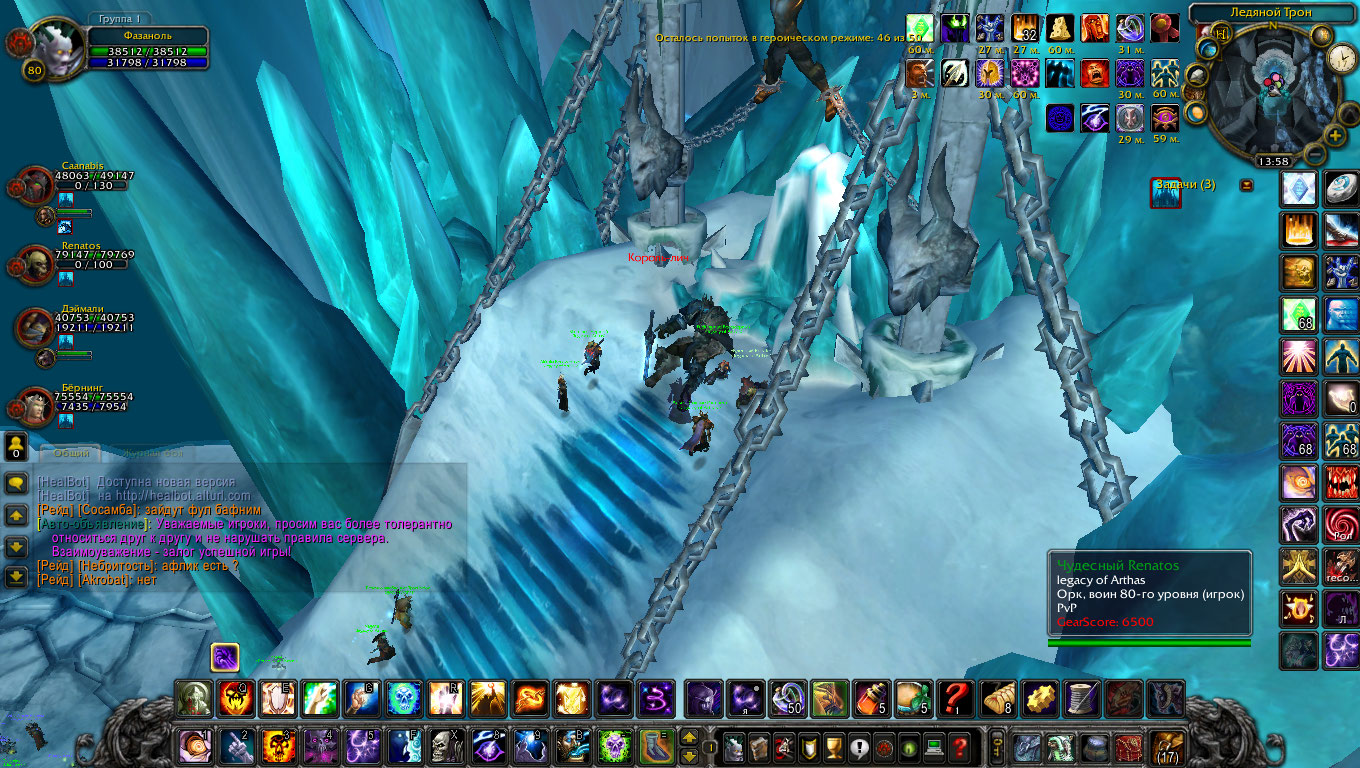This screenshot has width=1360, height=768.
Task: Use the boots item on the action bar
Action: pos(655,746)
